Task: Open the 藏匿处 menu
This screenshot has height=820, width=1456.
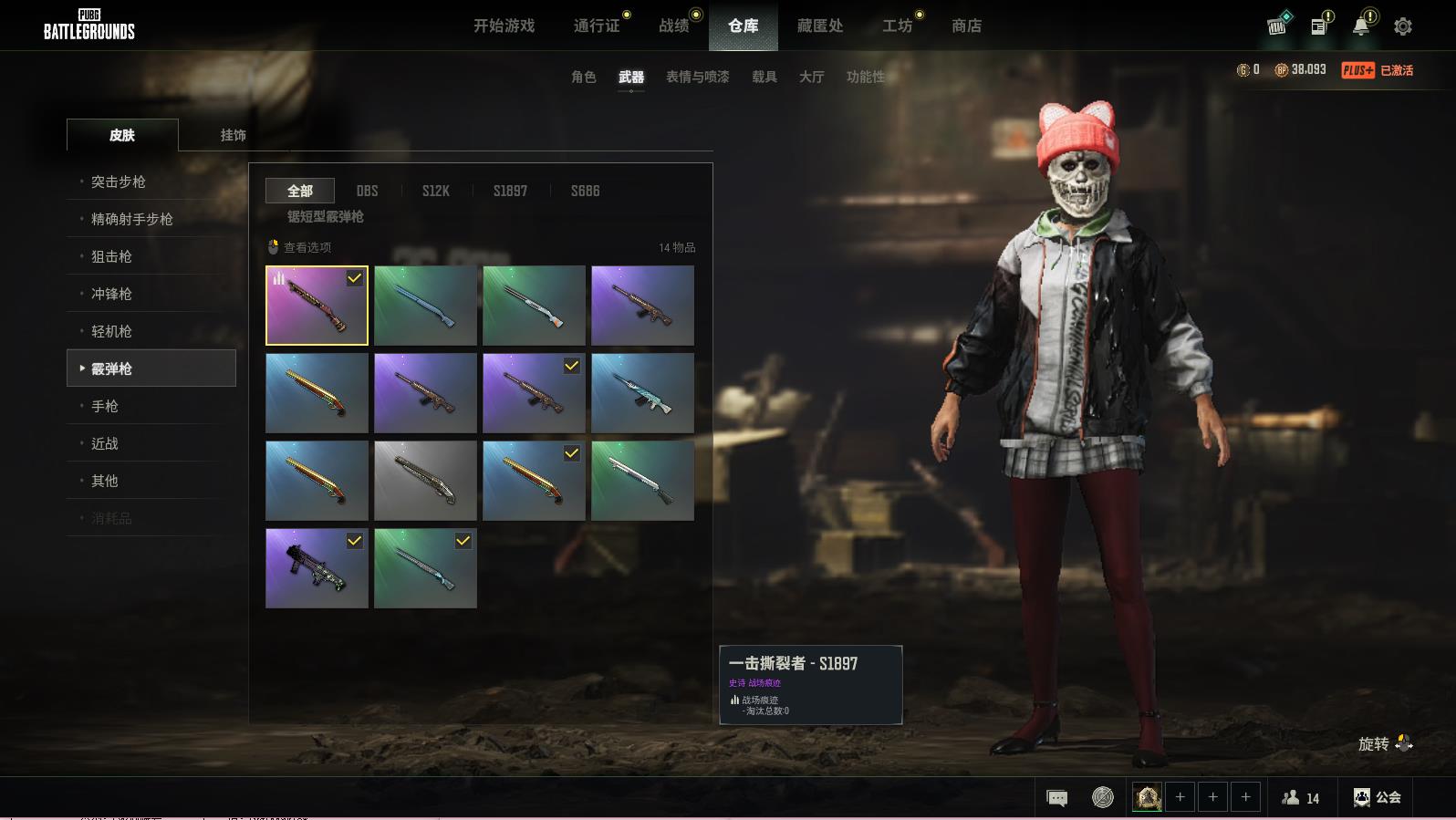Action: 819,26
